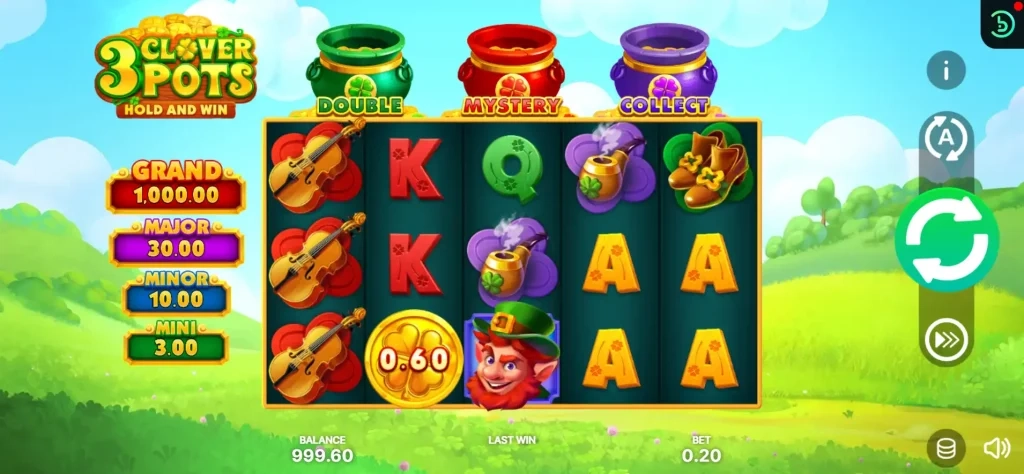Enable autoplay spins
The width and height of the screenshot is (1024, 474).
pyautogui.click(x=945, y=139)
